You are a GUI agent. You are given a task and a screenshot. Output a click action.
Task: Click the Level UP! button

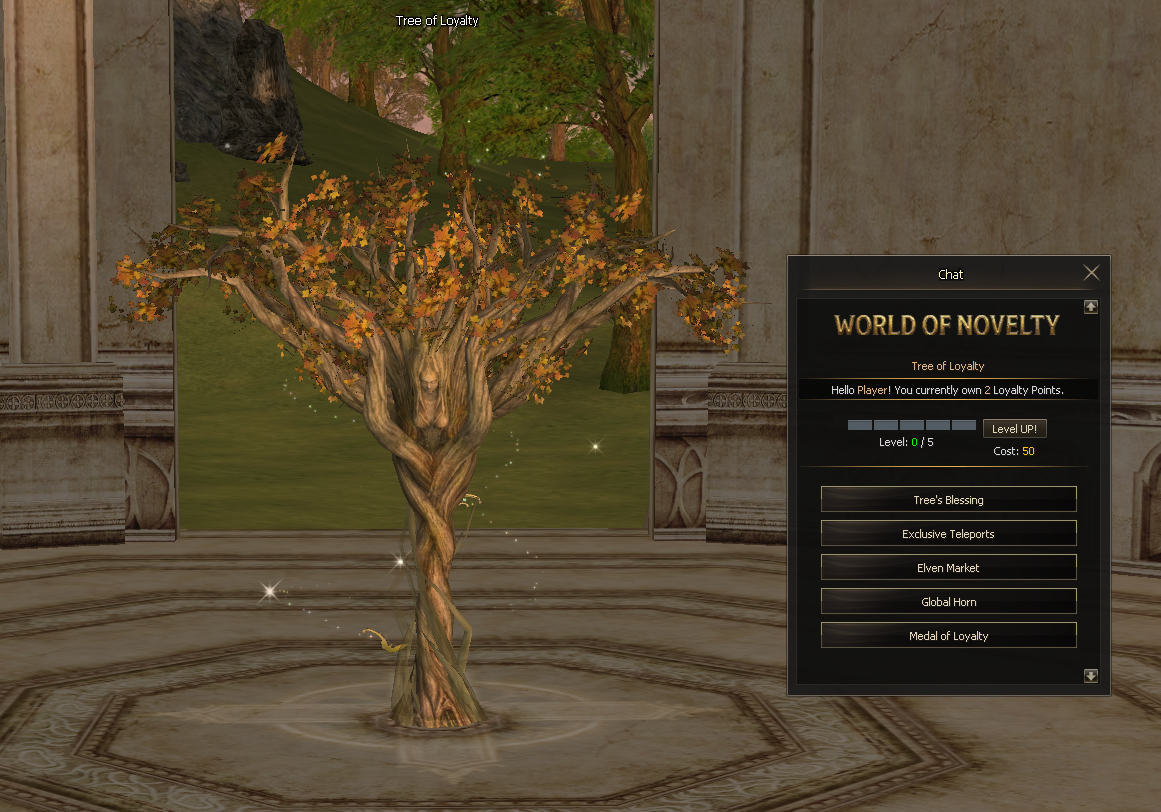tap(1014, 429)
